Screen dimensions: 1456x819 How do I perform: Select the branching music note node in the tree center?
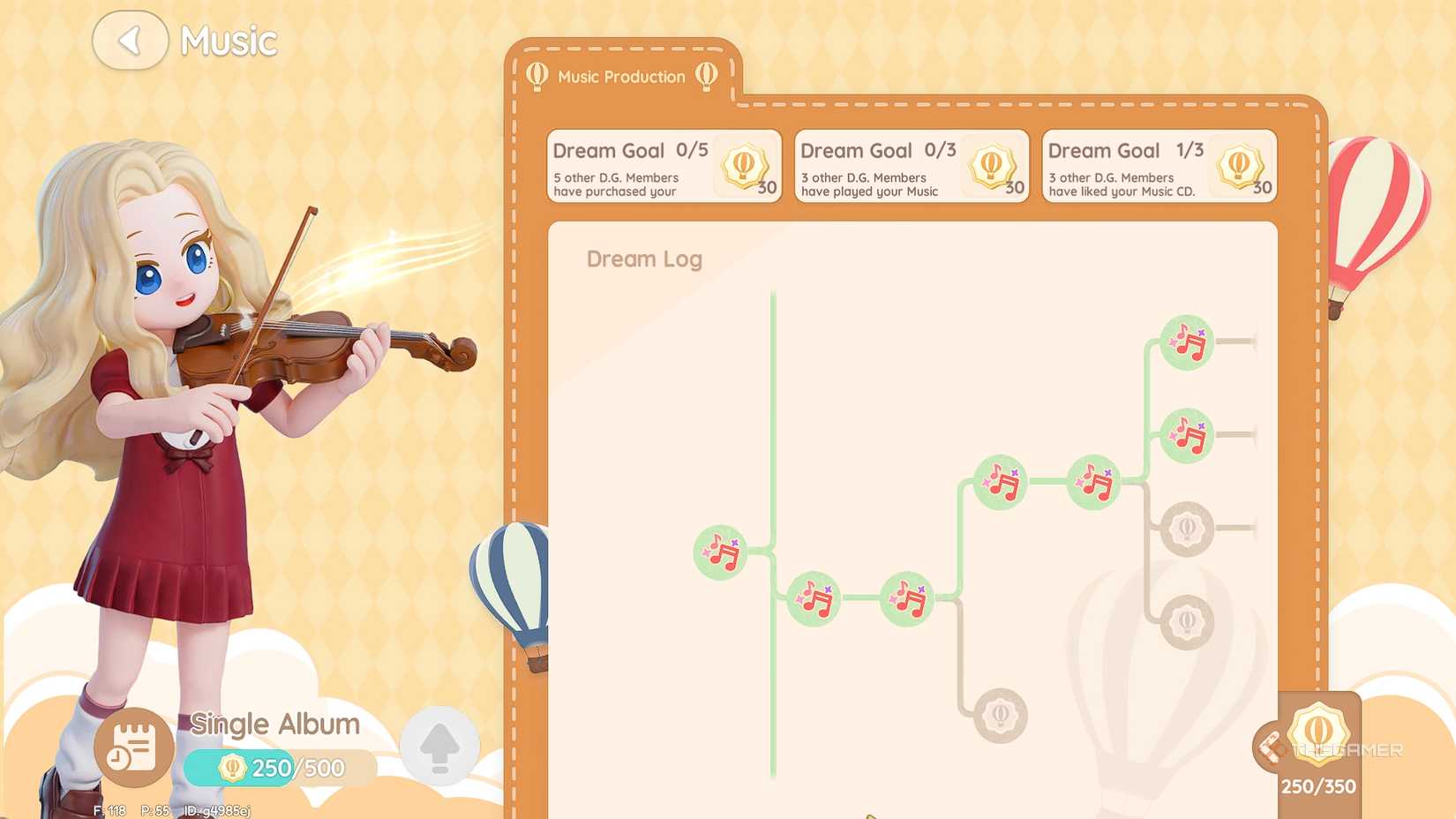click(x=999, y=481)
